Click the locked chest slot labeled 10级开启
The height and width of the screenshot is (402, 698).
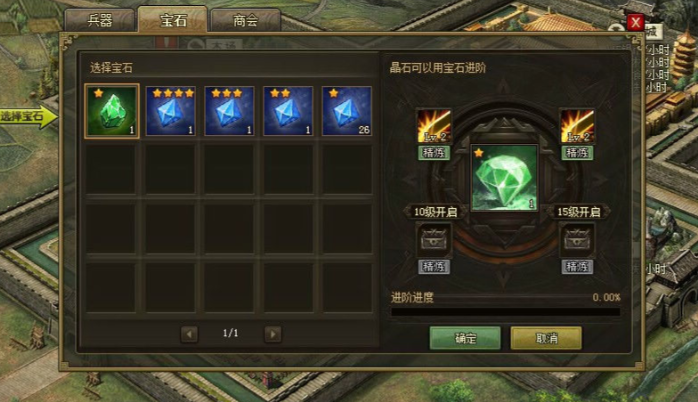tap(434, 239)
